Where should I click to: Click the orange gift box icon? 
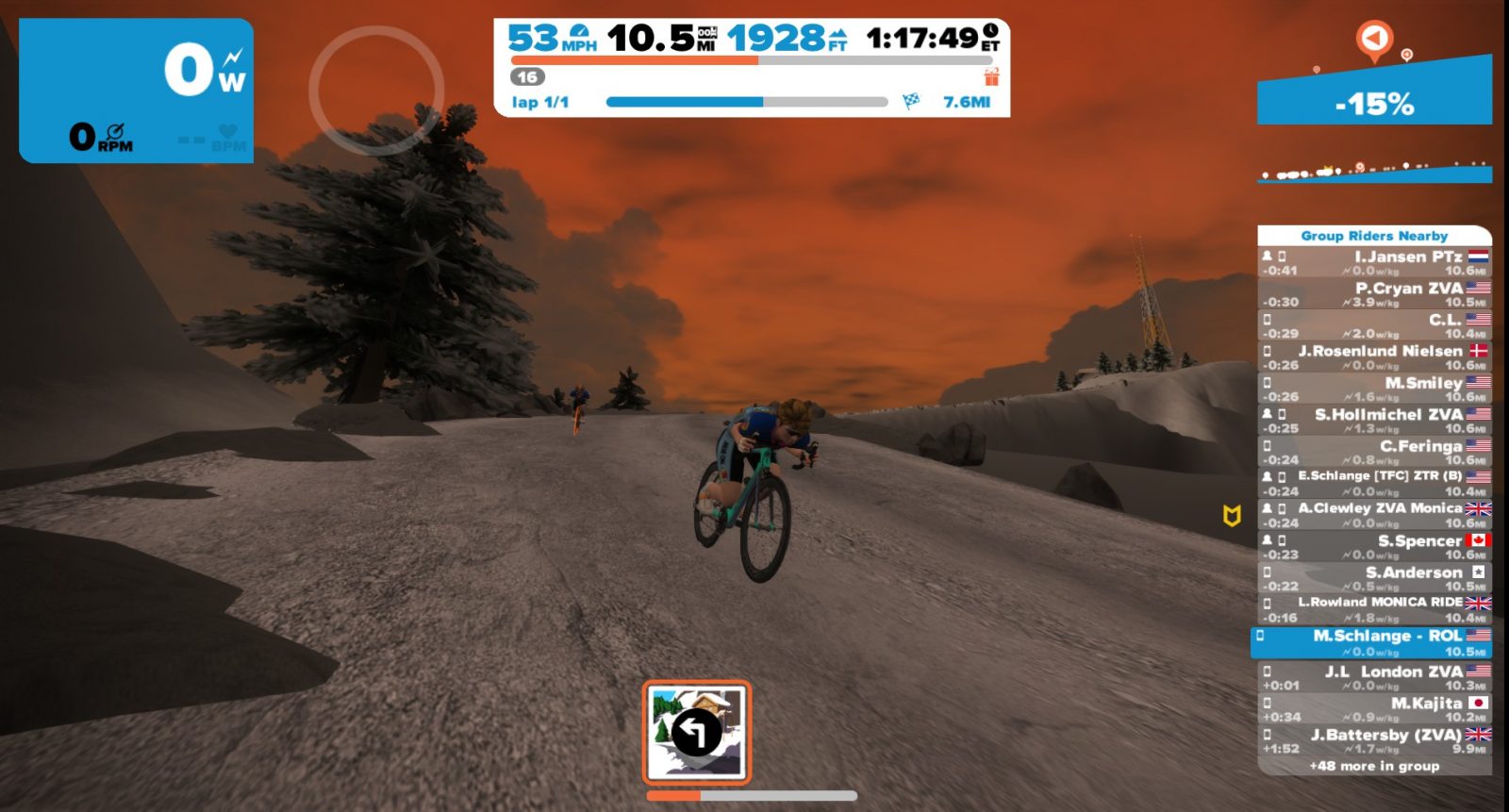coord(991,76)
